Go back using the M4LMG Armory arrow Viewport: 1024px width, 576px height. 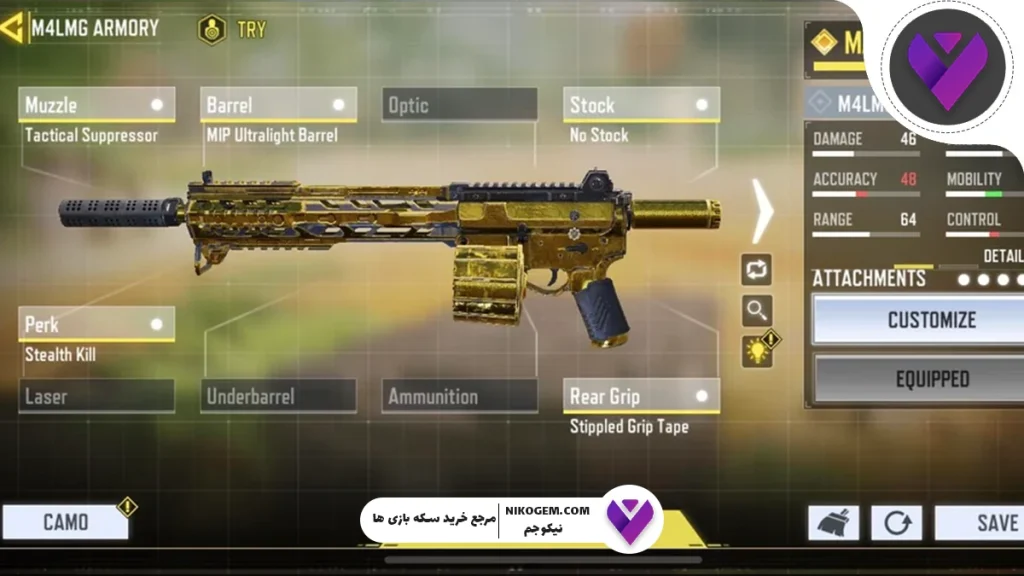[14, 27]
